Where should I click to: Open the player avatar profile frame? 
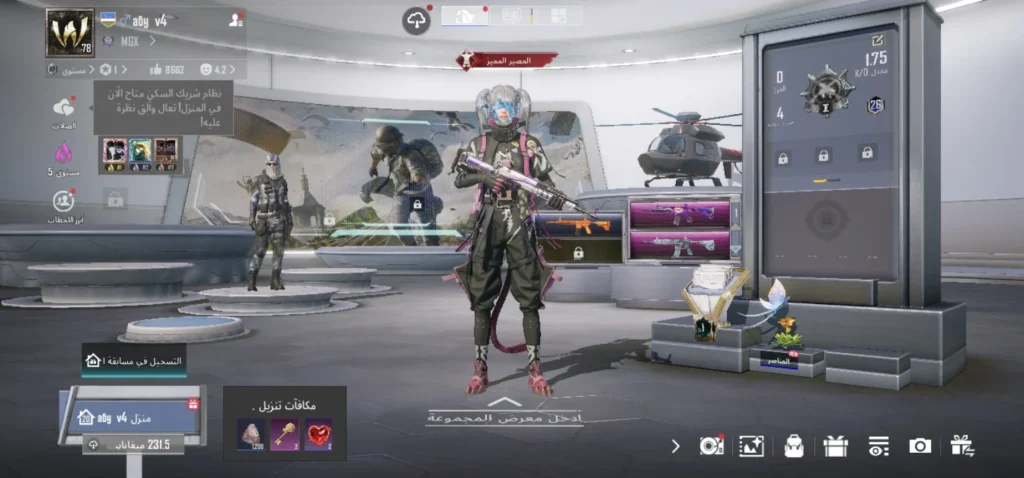[69, 33]
